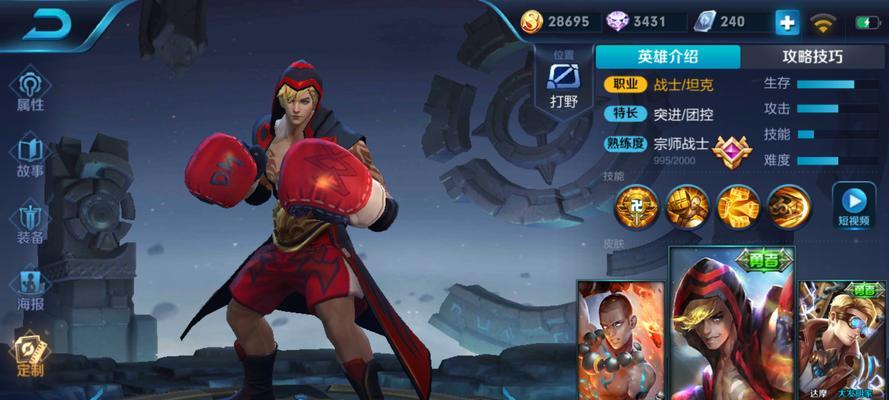Go back using the top-left arrow
The width and height of the screenshot is (889, 400).
coord(45,26)
